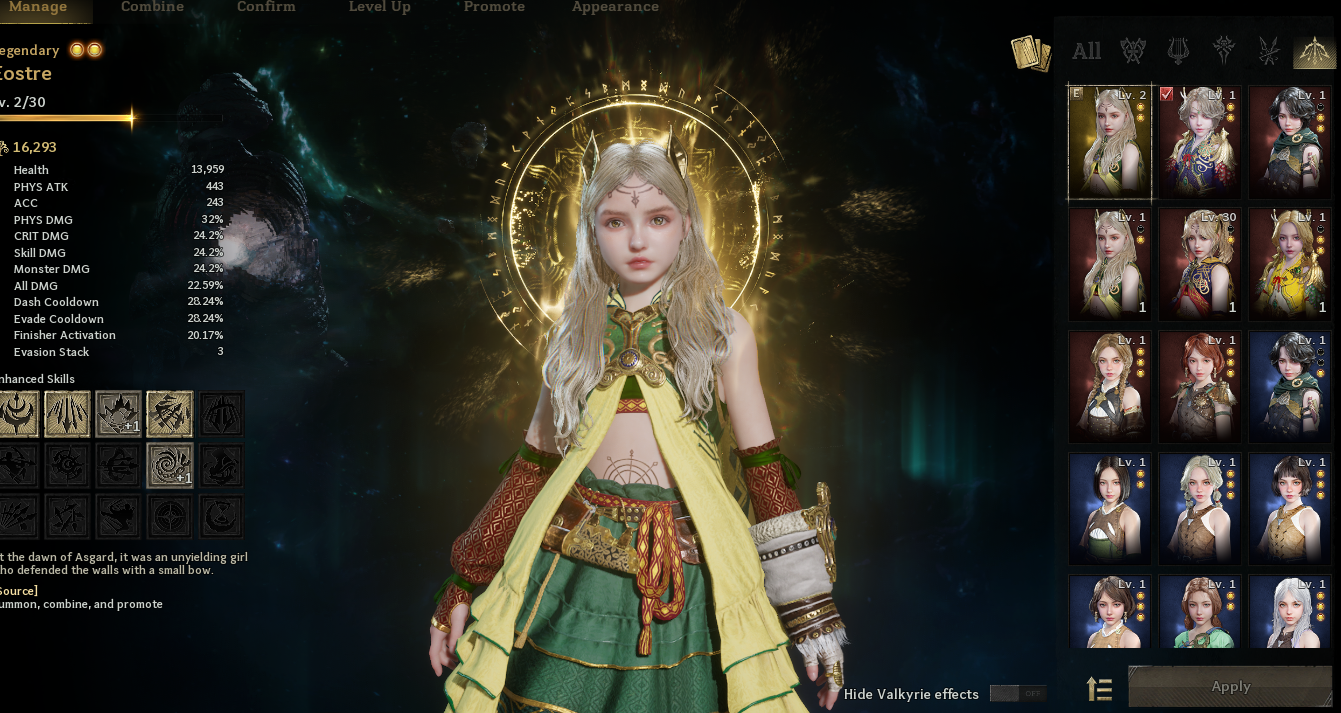Open the golden cards collection icon
Screen dimensions: 1341x713
tap(1031, 53)
